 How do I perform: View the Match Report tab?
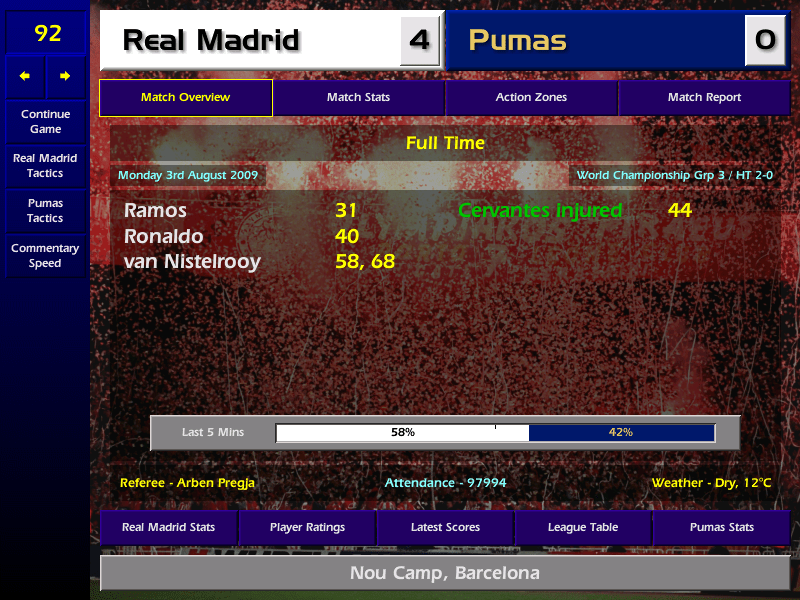704,98
